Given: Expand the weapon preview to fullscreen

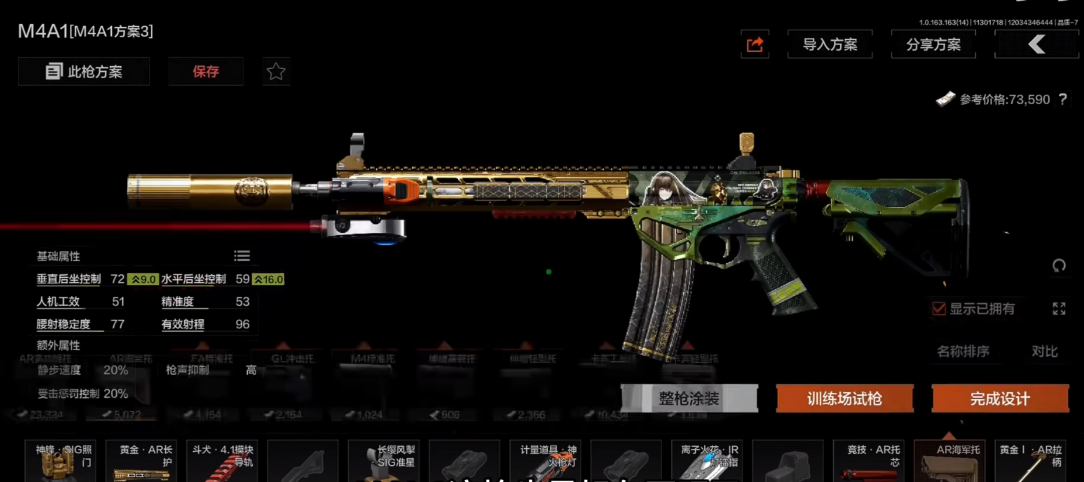Looking at the screenshot, I should (x=1059, y=308).
